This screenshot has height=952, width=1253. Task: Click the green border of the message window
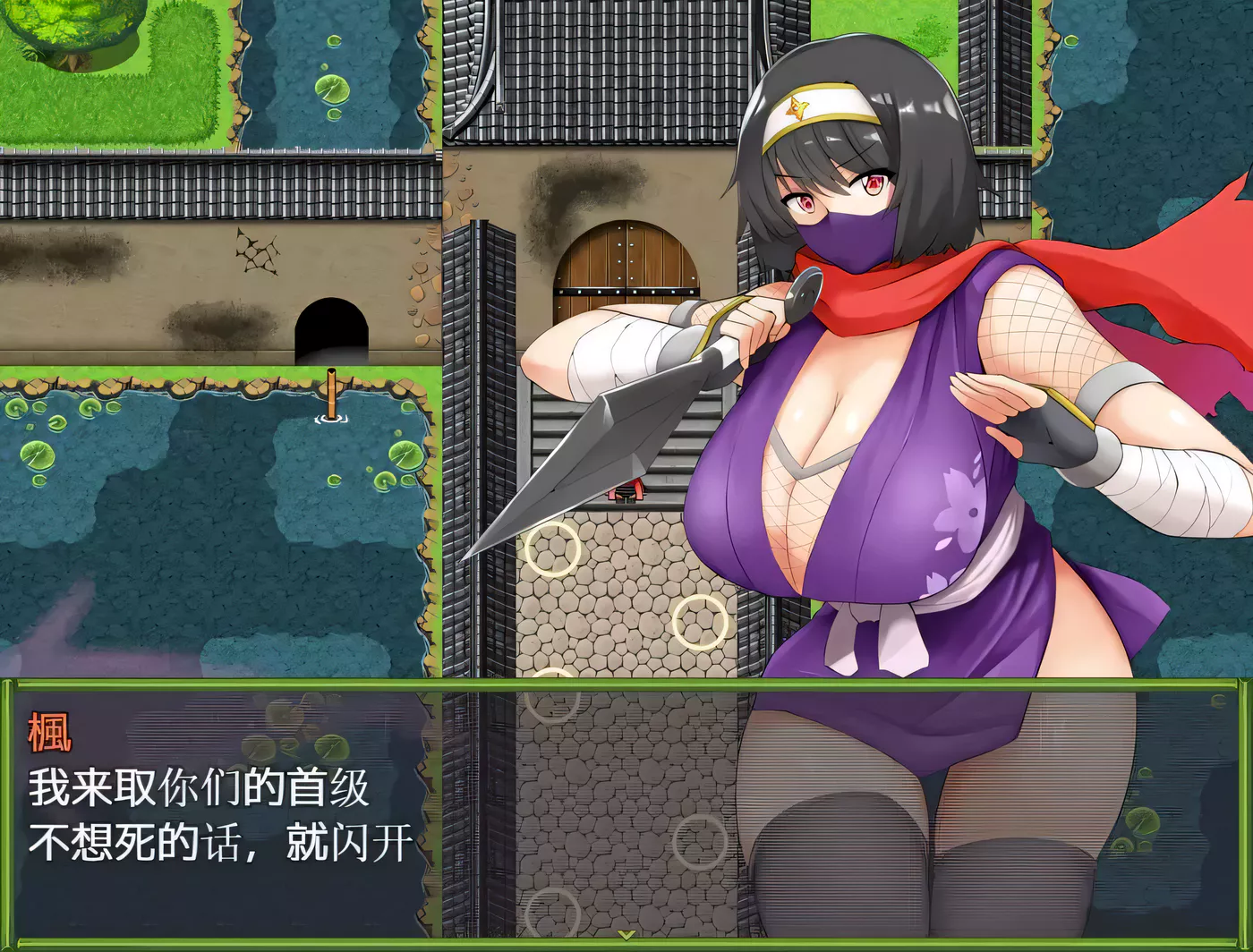9,805
